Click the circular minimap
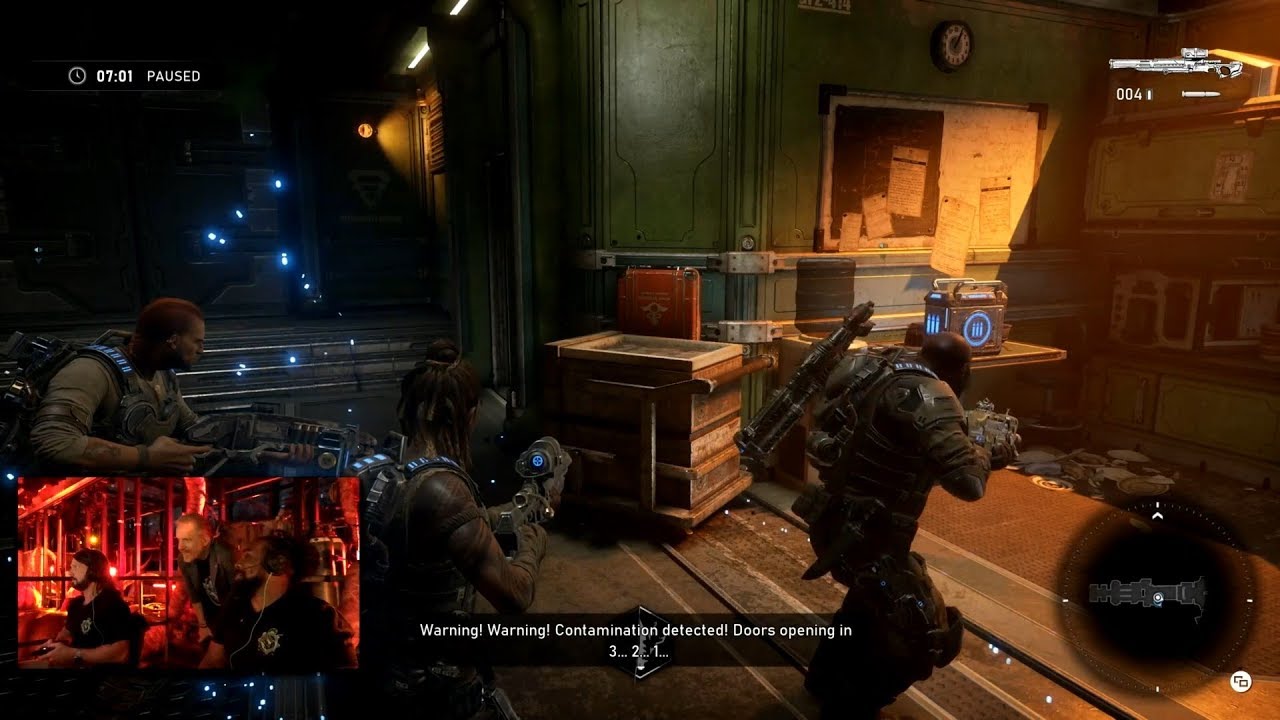This screenshot has height=720, width=1280. coord(1157,596)
